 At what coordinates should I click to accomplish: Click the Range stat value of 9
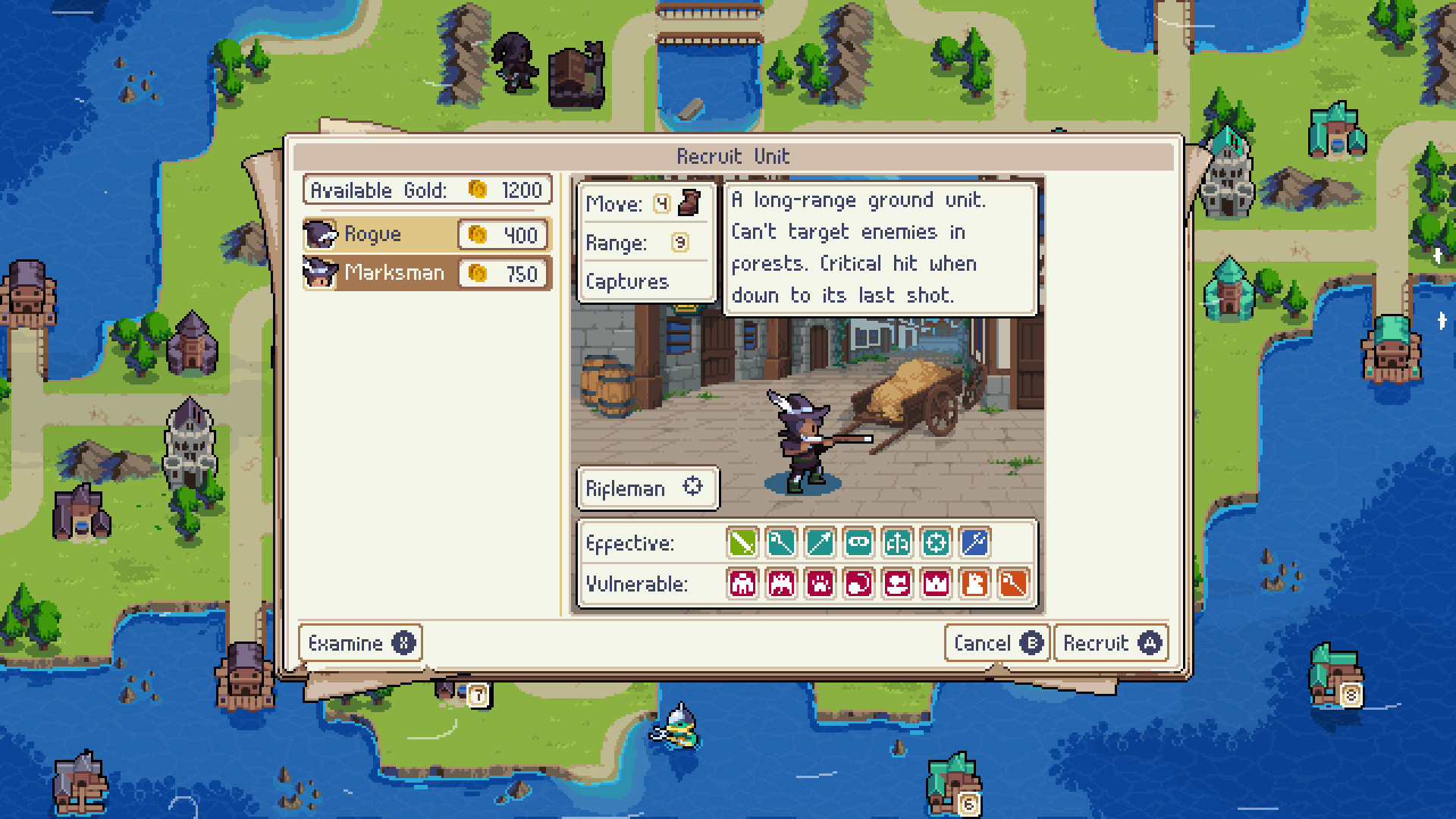click(x=680, y=243)
